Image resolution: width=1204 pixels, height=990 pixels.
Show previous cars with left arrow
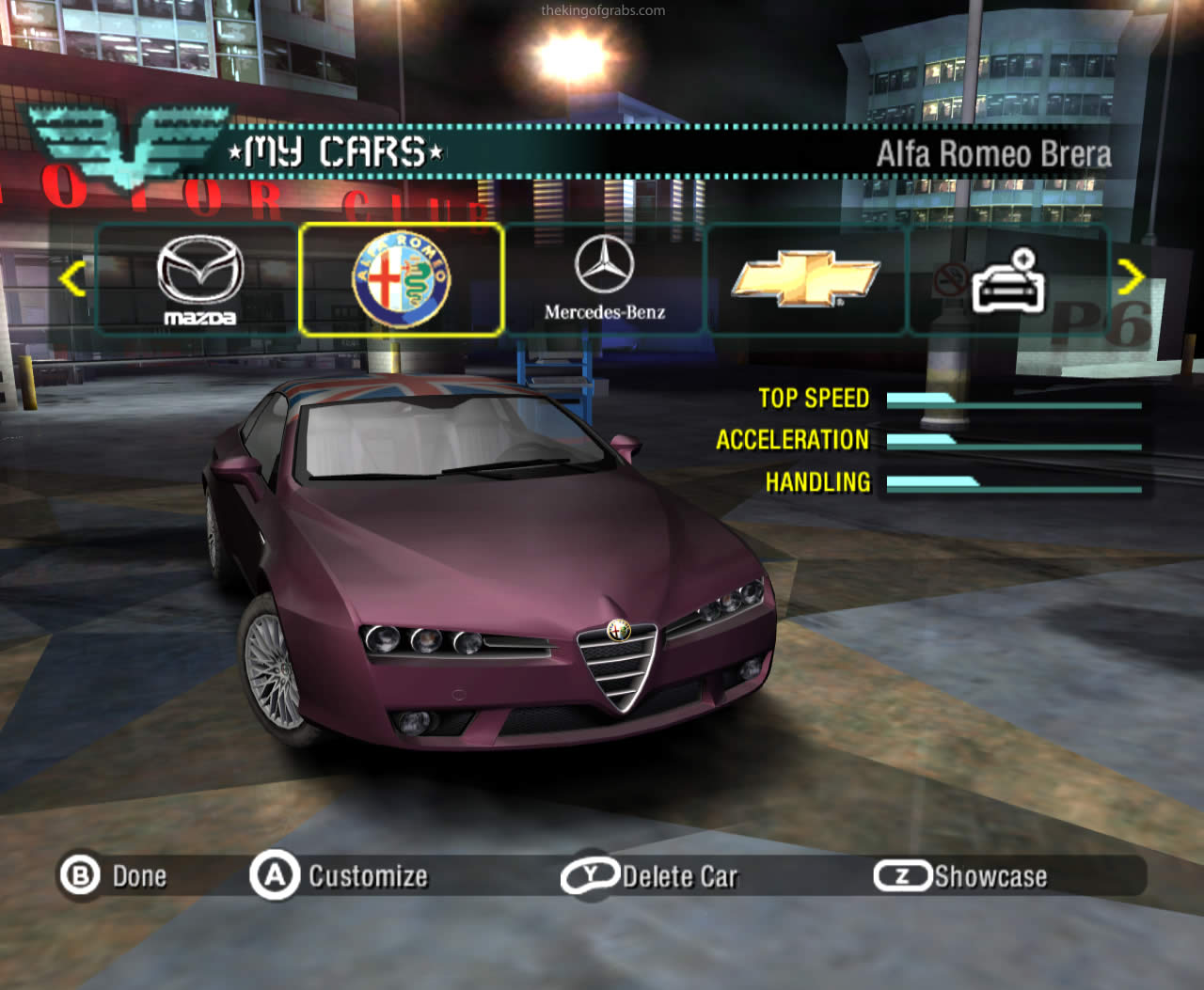73,278
